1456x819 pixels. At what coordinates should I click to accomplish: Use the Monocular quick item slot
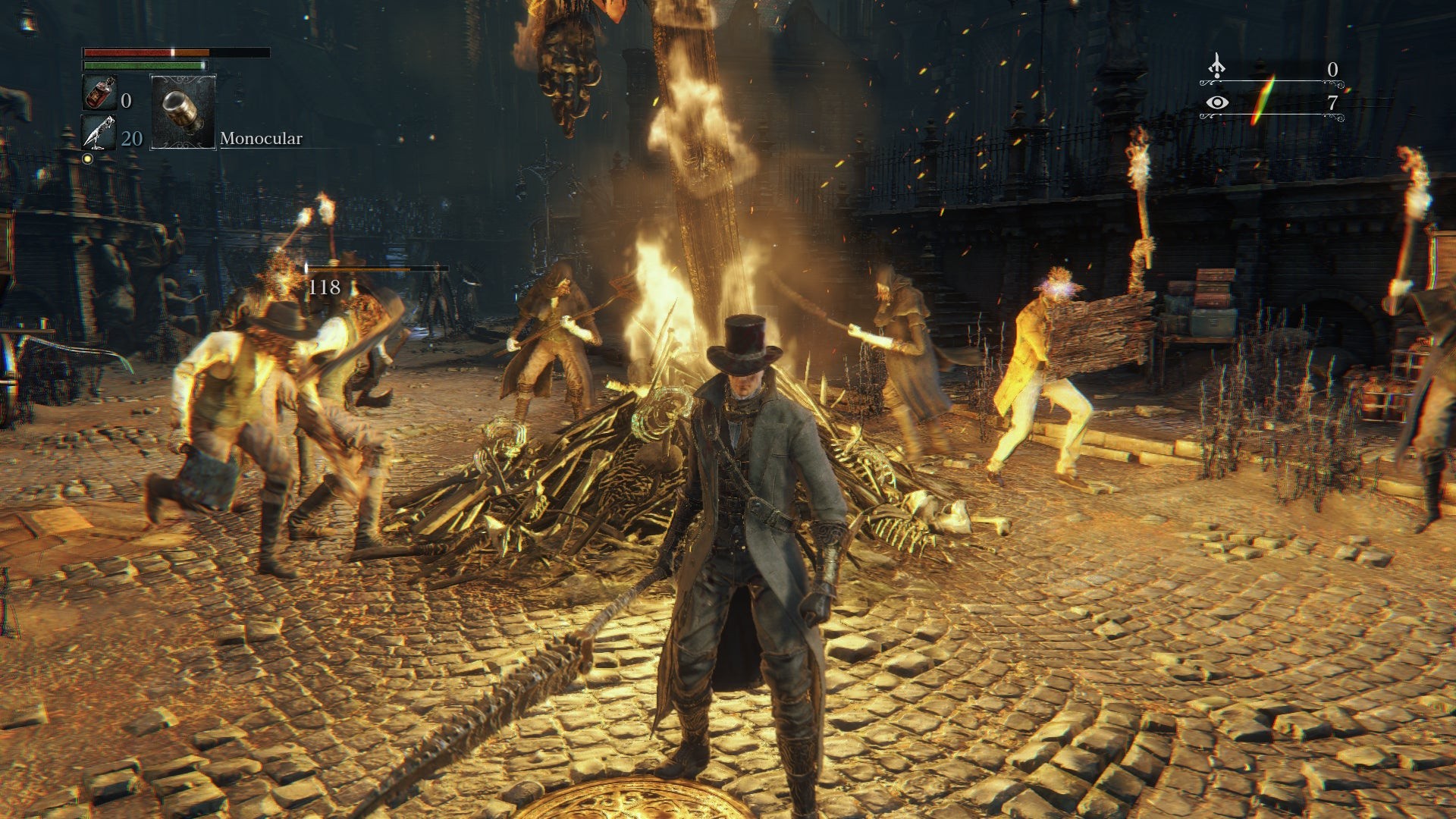184,111
